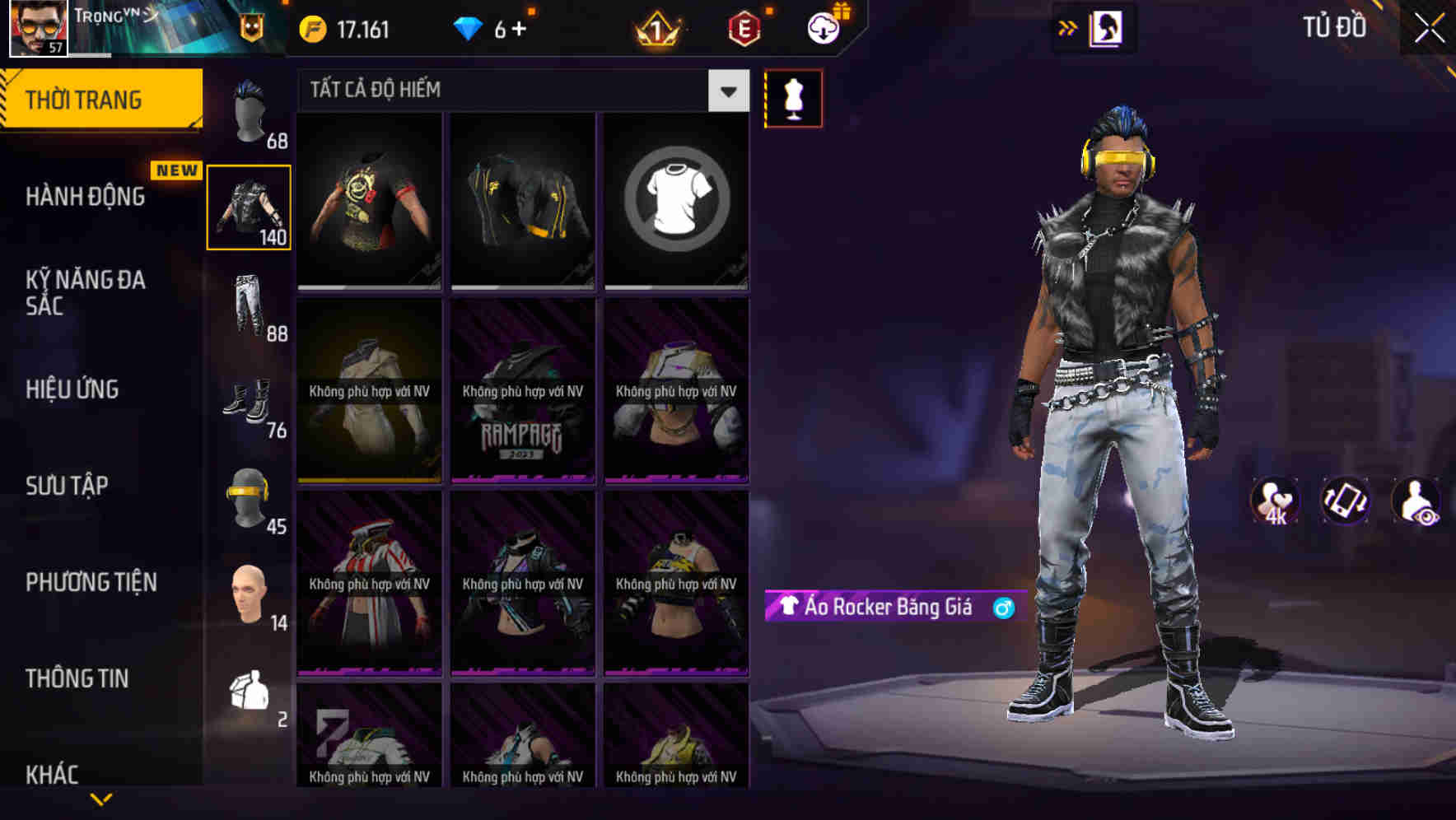This screenshot has height=820, width=1456.
Task: Open the VIP crown rank icon
Action: pyautogui.click(x=655, y=27)
